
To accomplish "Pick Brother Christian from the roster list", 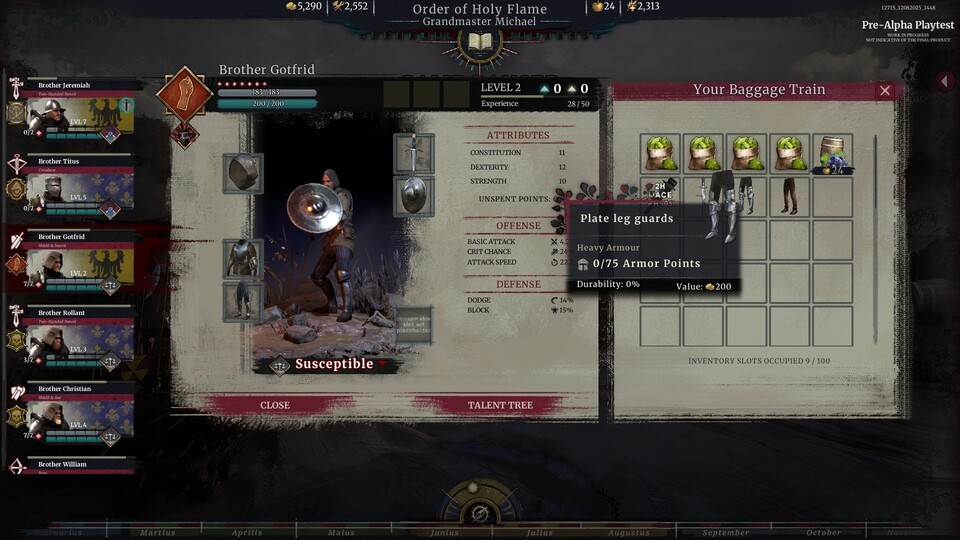I will pyautogui.click(x=72, y=415).
